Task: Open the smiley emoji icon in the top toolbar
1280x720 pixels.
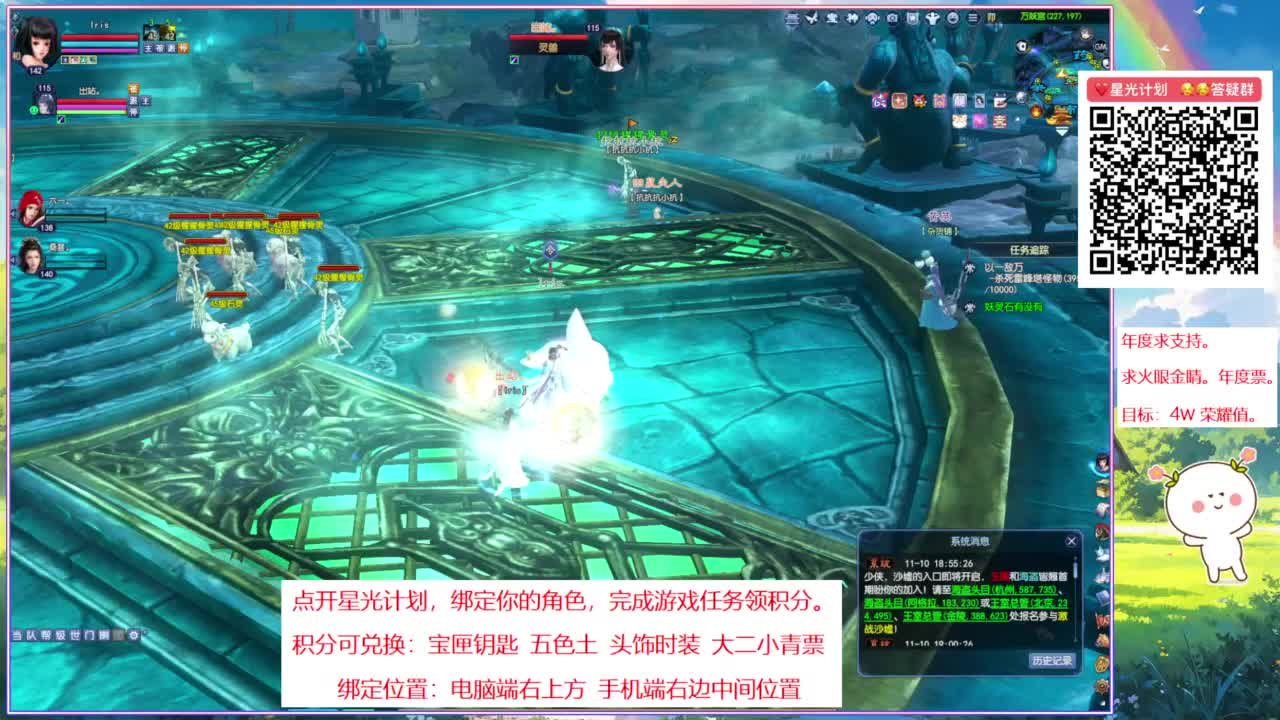Action: click(952, 18)
